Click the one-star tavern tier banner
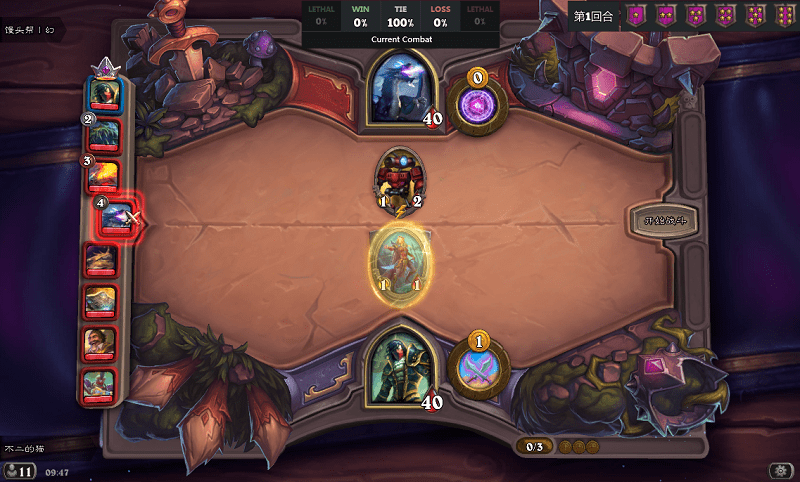 (x=634, y=16)
